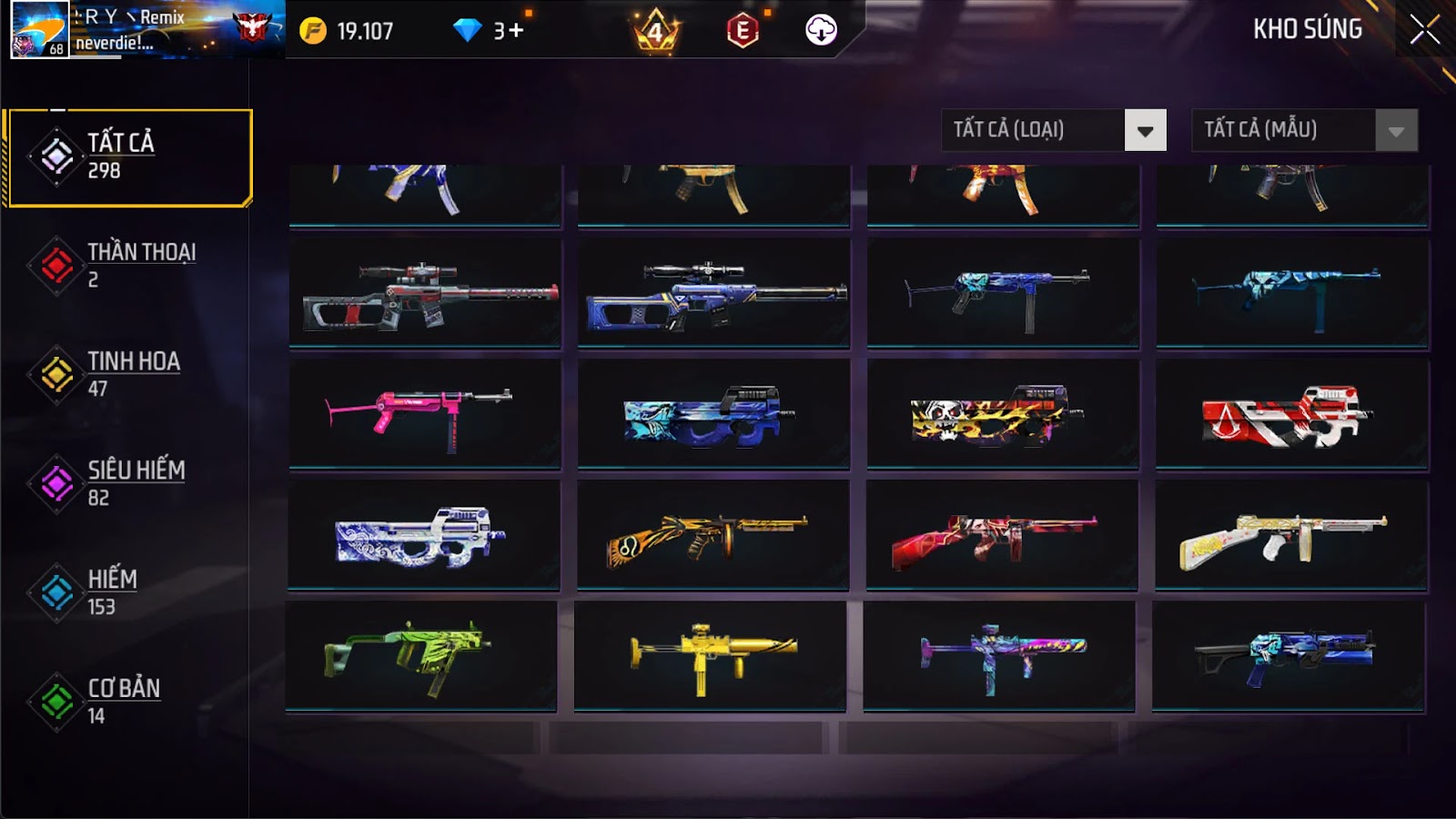This screenshot has height=819, width=1456.
Task: Choose the red and white P90 skin
Action: click(1291, 414)
